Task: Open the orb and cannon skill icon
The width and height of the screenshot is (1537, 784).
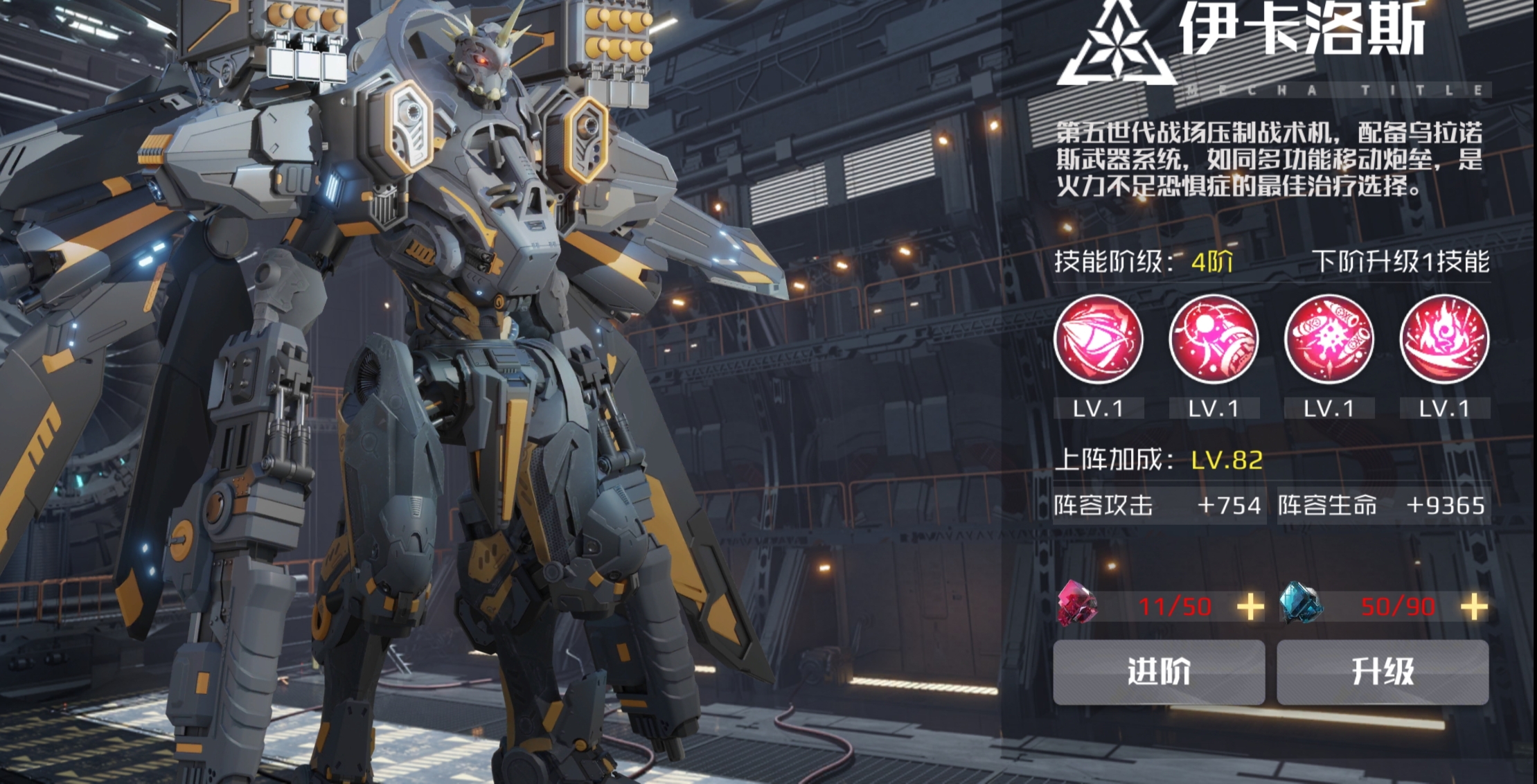Action: (1214, 339)
